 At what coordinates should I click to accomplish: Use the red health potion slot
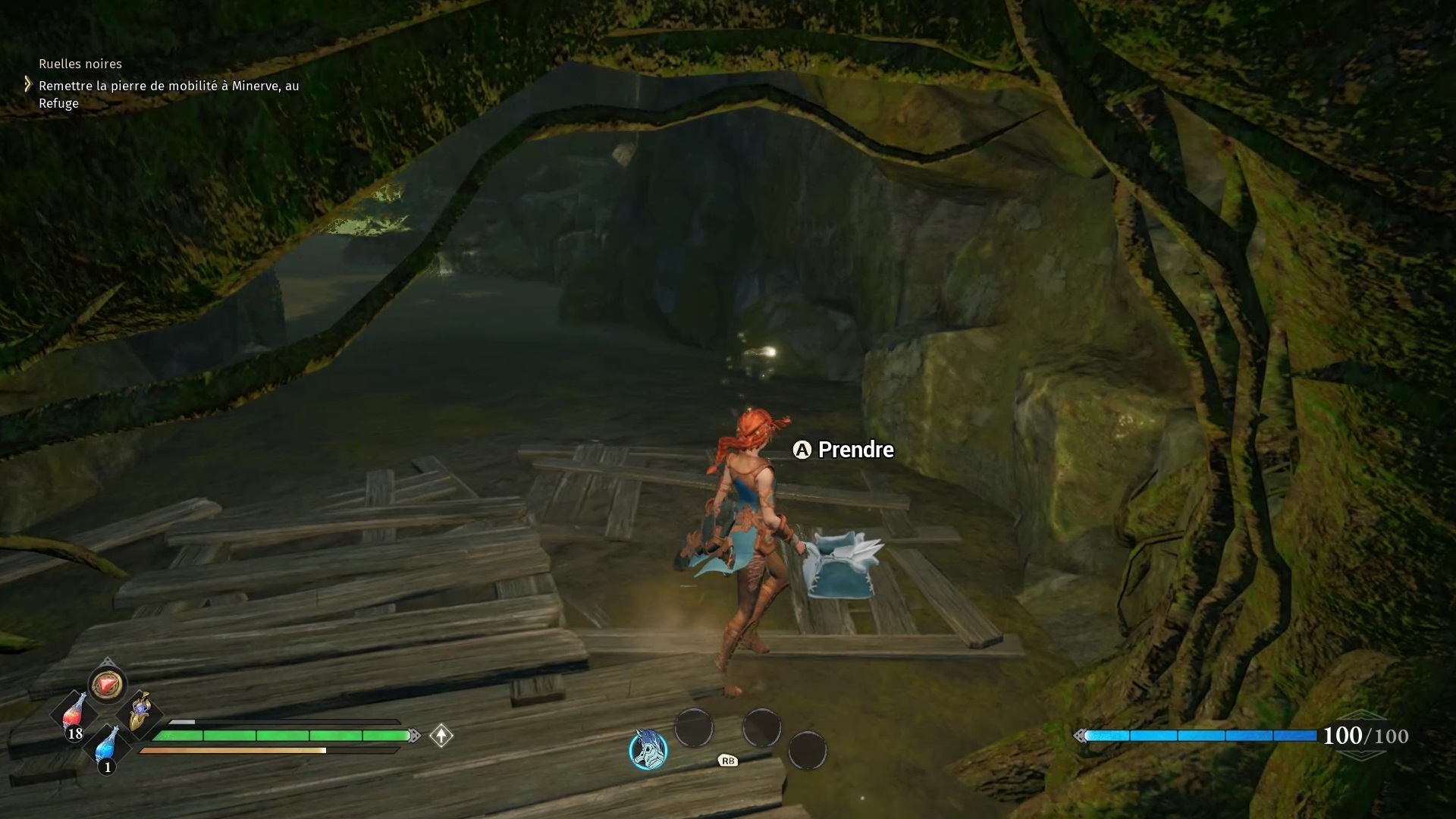coord(74,716)
